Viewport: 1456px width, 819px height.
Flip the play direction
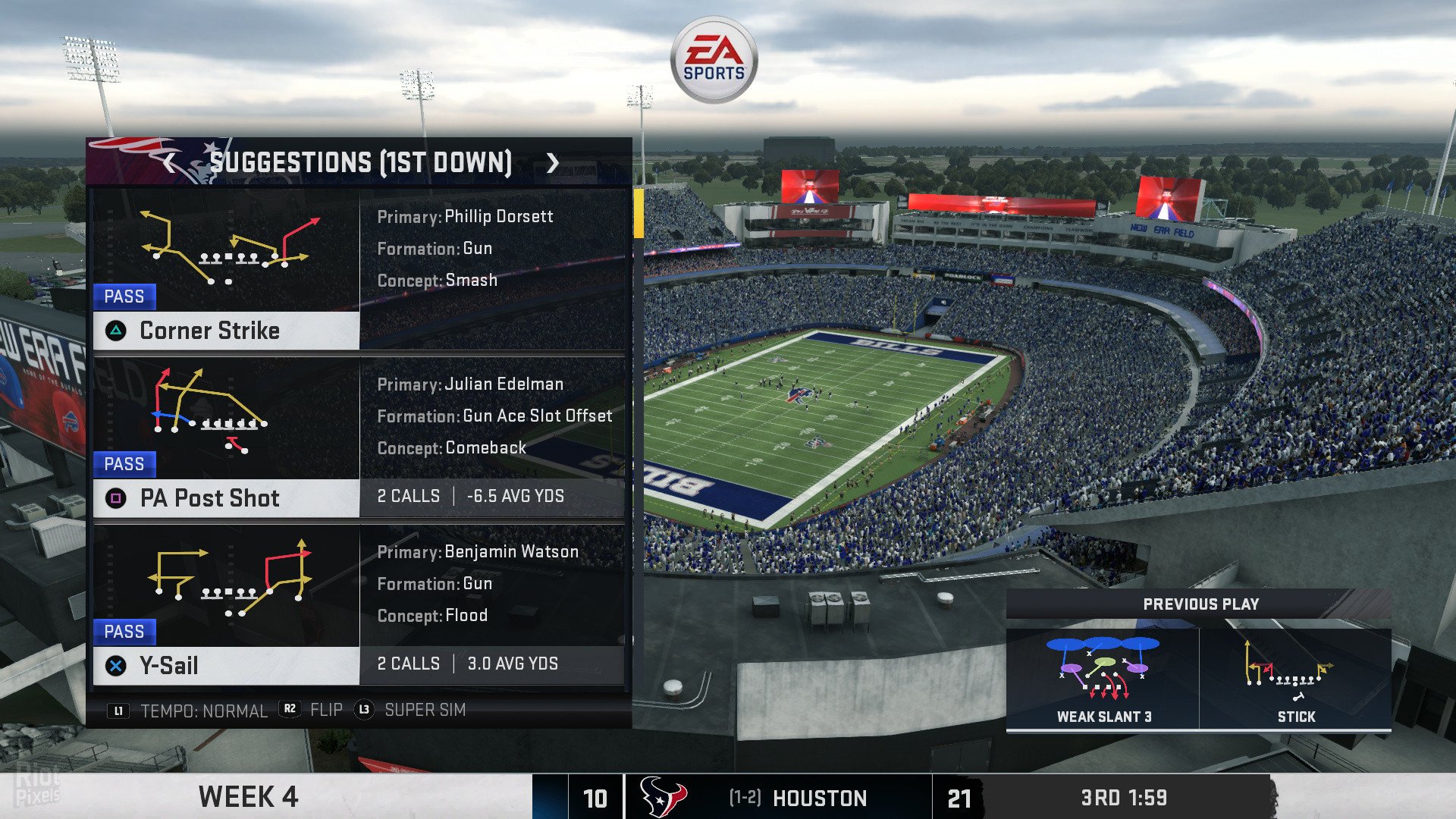point(312,710)
